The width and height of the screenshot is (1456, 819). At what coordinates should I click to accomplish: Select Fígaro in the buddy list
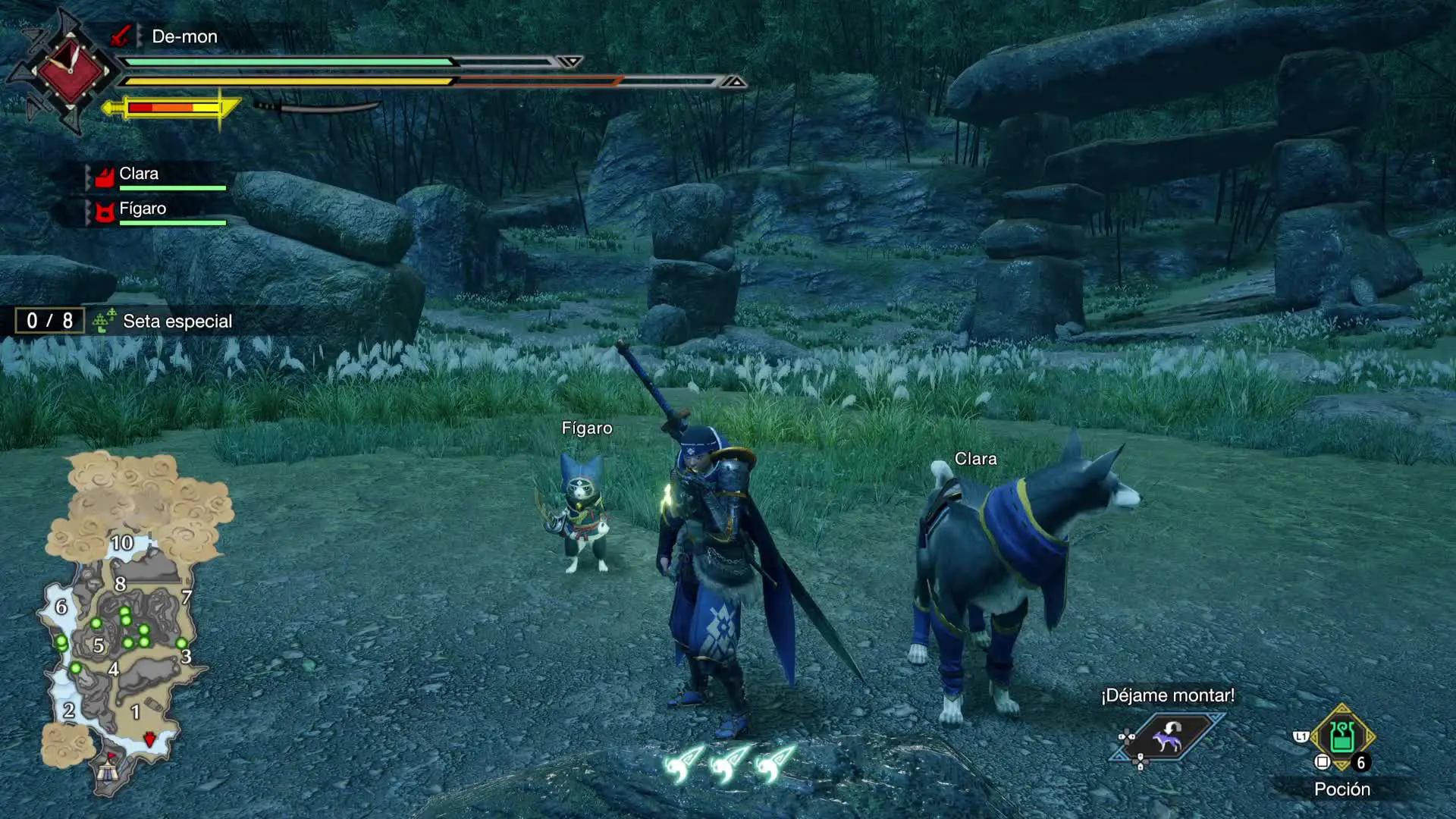tap(143, 209)
